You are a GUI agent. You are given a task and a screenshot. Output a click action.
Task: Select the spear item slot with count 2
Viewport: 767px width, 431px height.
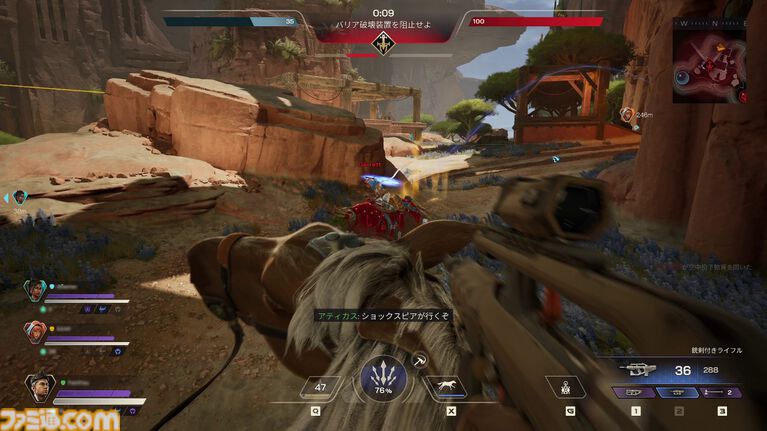point(721,393)
